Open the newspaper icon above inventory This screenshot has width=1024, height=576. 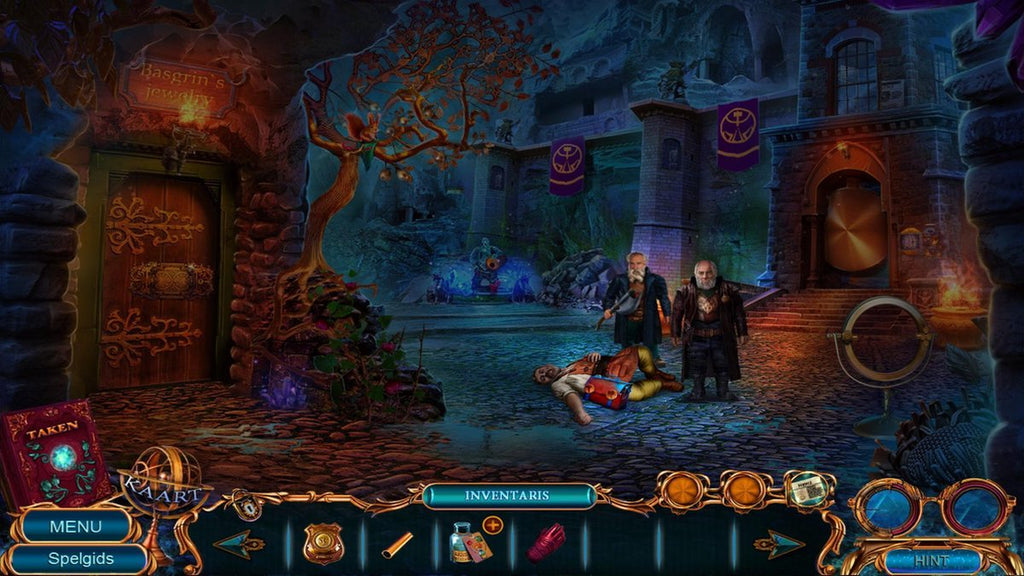[809, 488]
